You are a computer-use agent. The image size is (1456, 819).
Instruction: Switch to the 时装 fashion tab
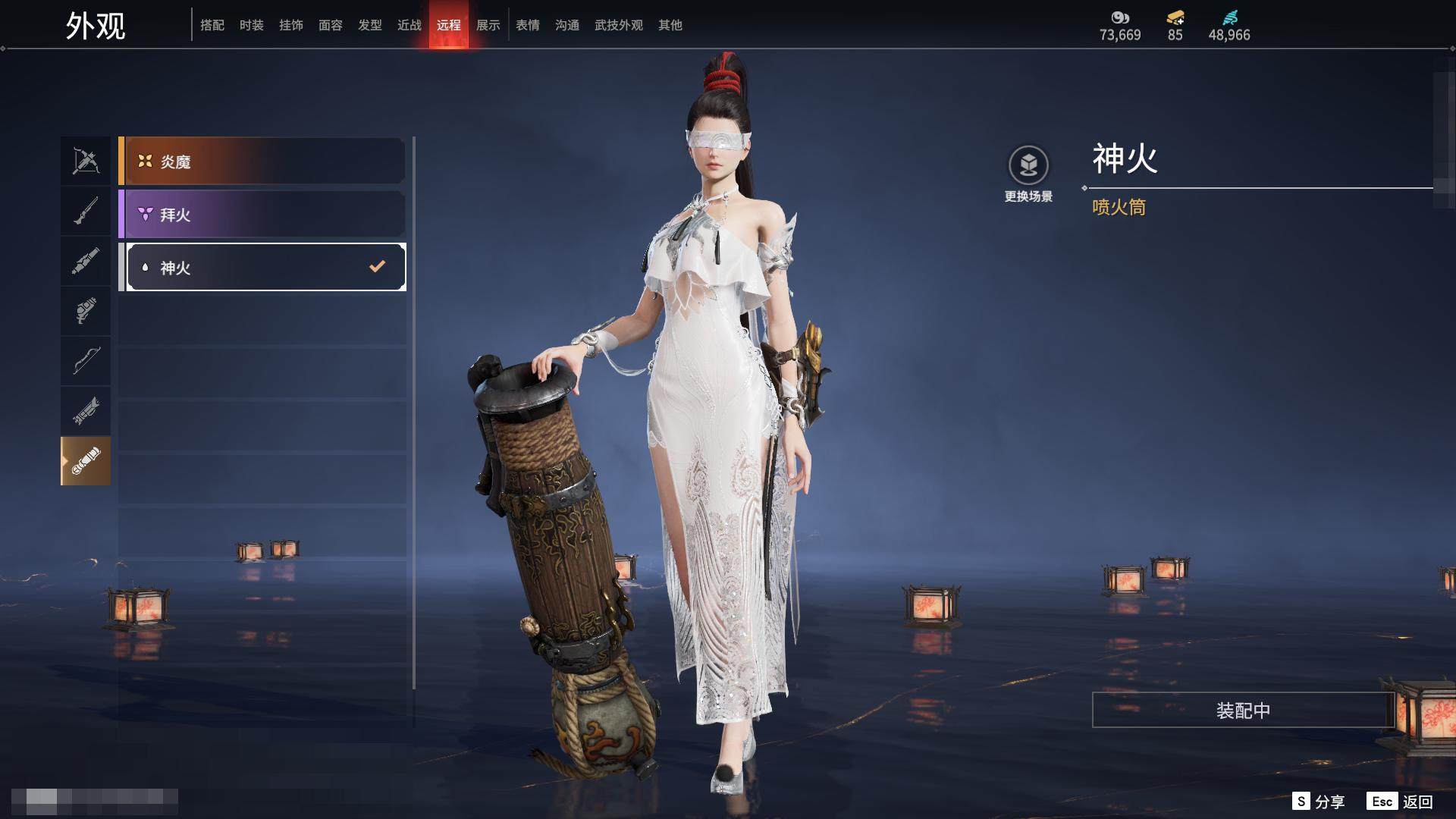252,25
